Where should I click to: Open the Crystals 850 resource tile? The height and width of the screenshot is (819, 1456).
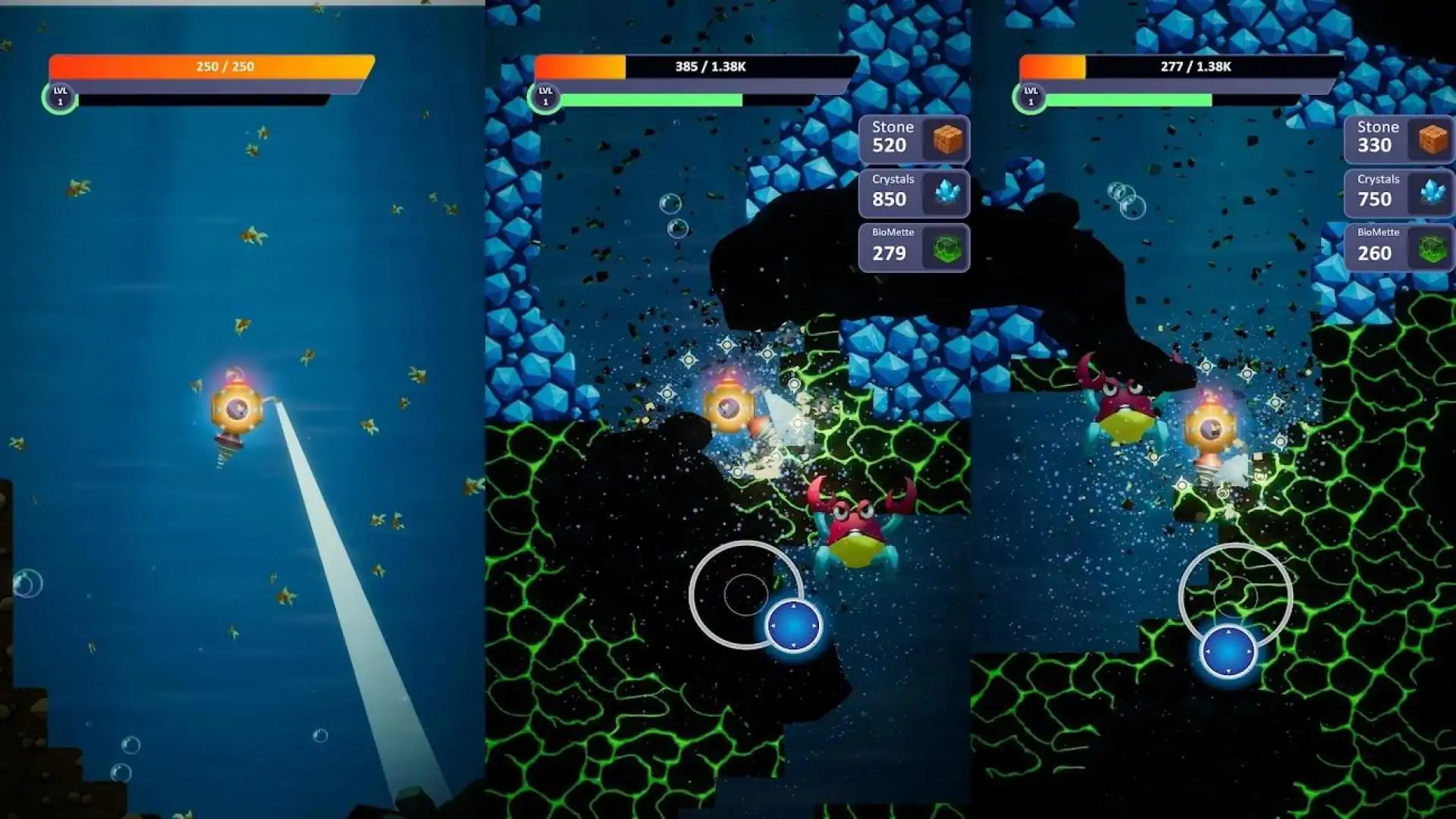pyautogui.click(x=914, y=193)
